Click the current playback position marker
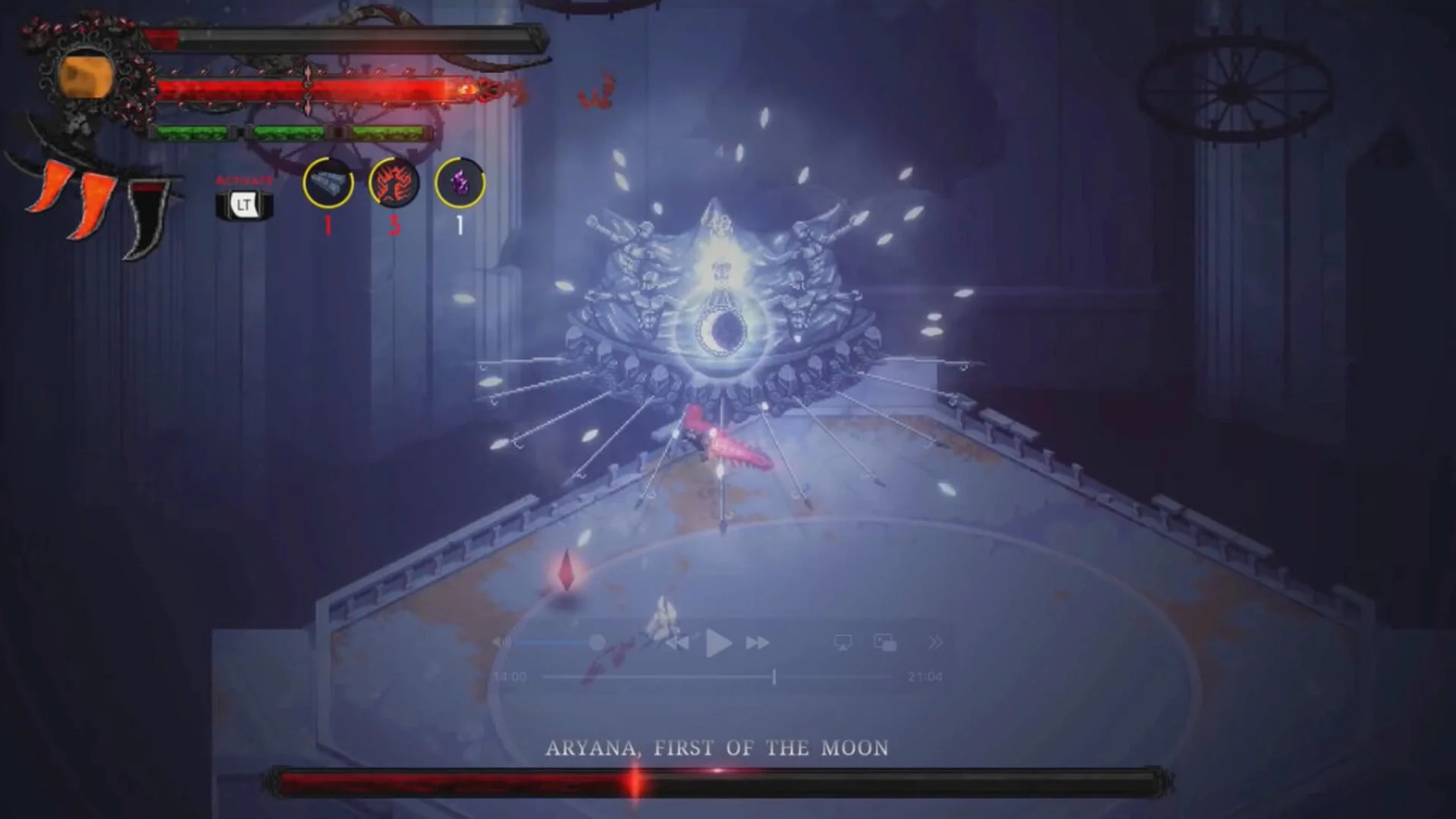Screen dimensions: 1456x819 point(773,675)
